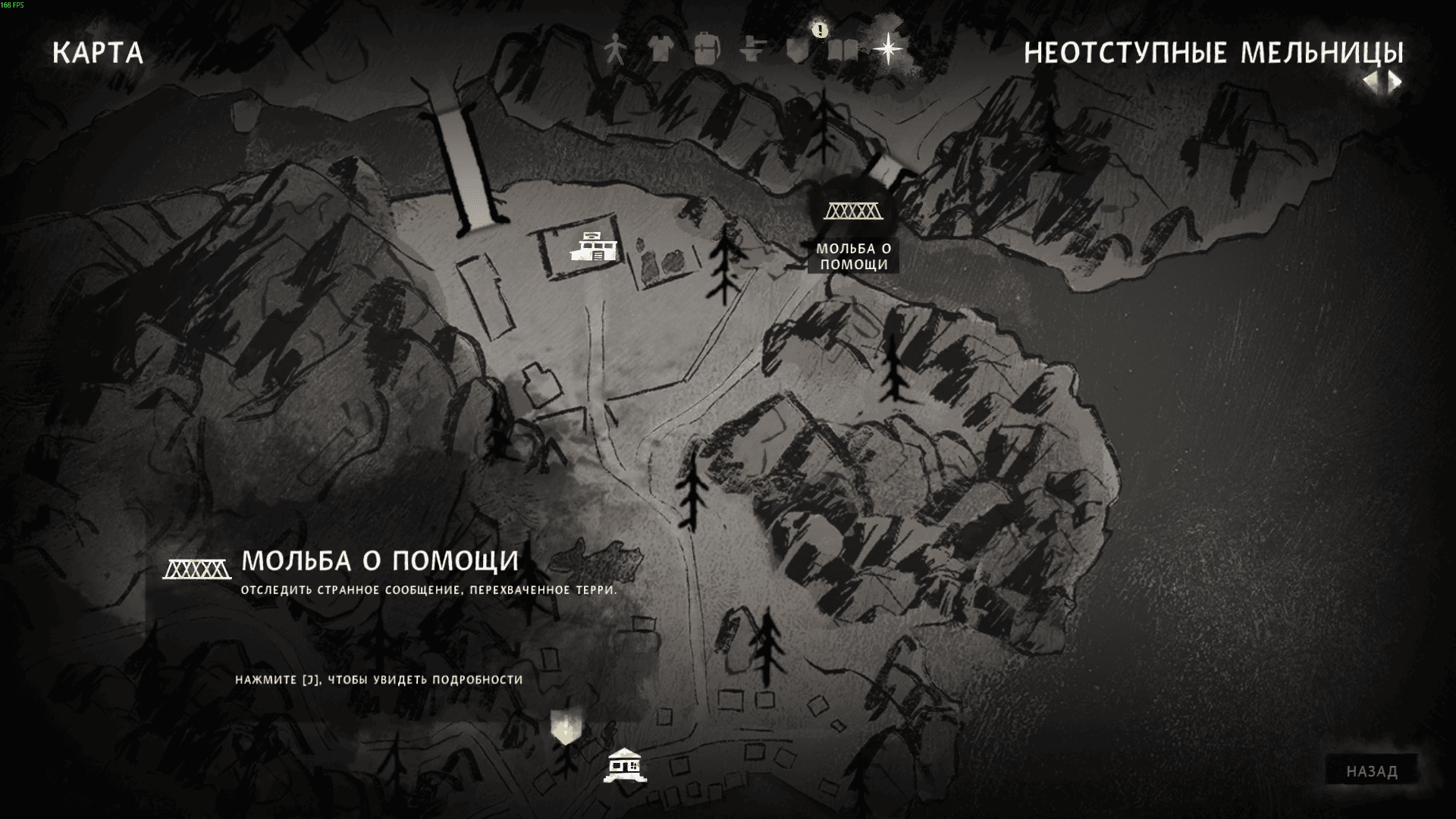
Task: Show the previous region with left arrow
Action: tap(1371, 82)
